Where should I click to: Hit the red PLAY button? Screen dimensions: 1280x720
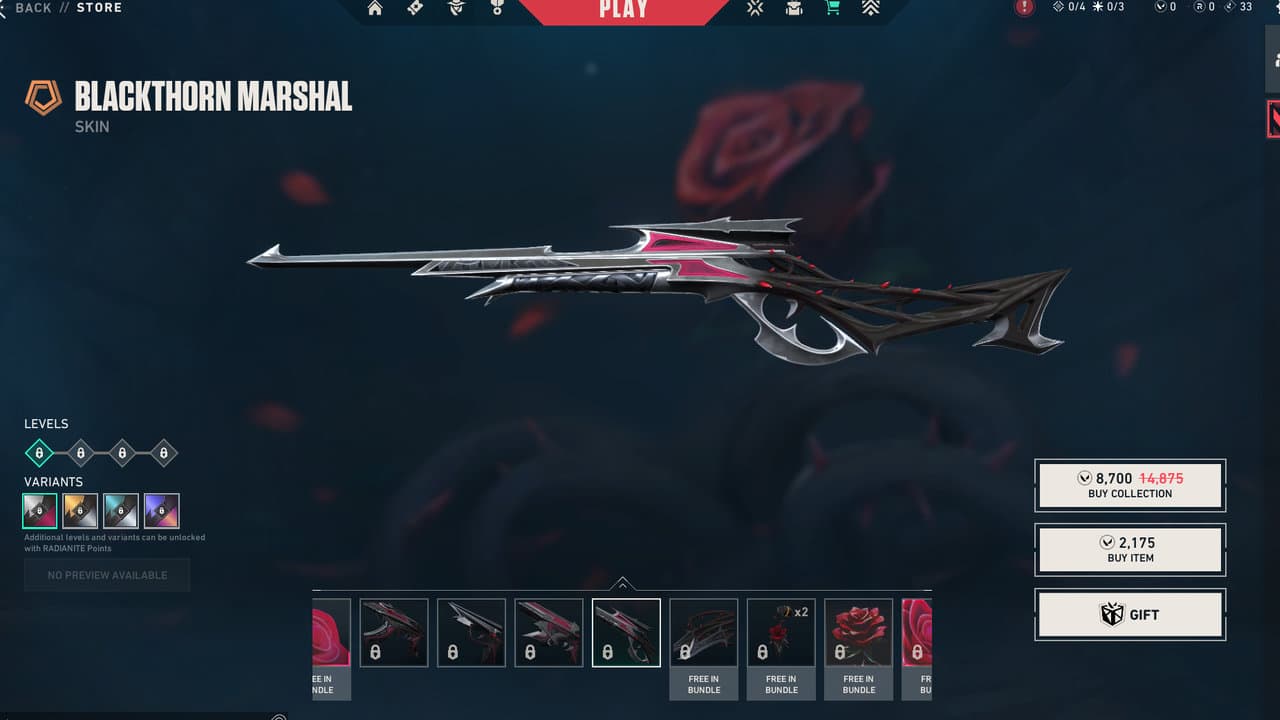623,10
